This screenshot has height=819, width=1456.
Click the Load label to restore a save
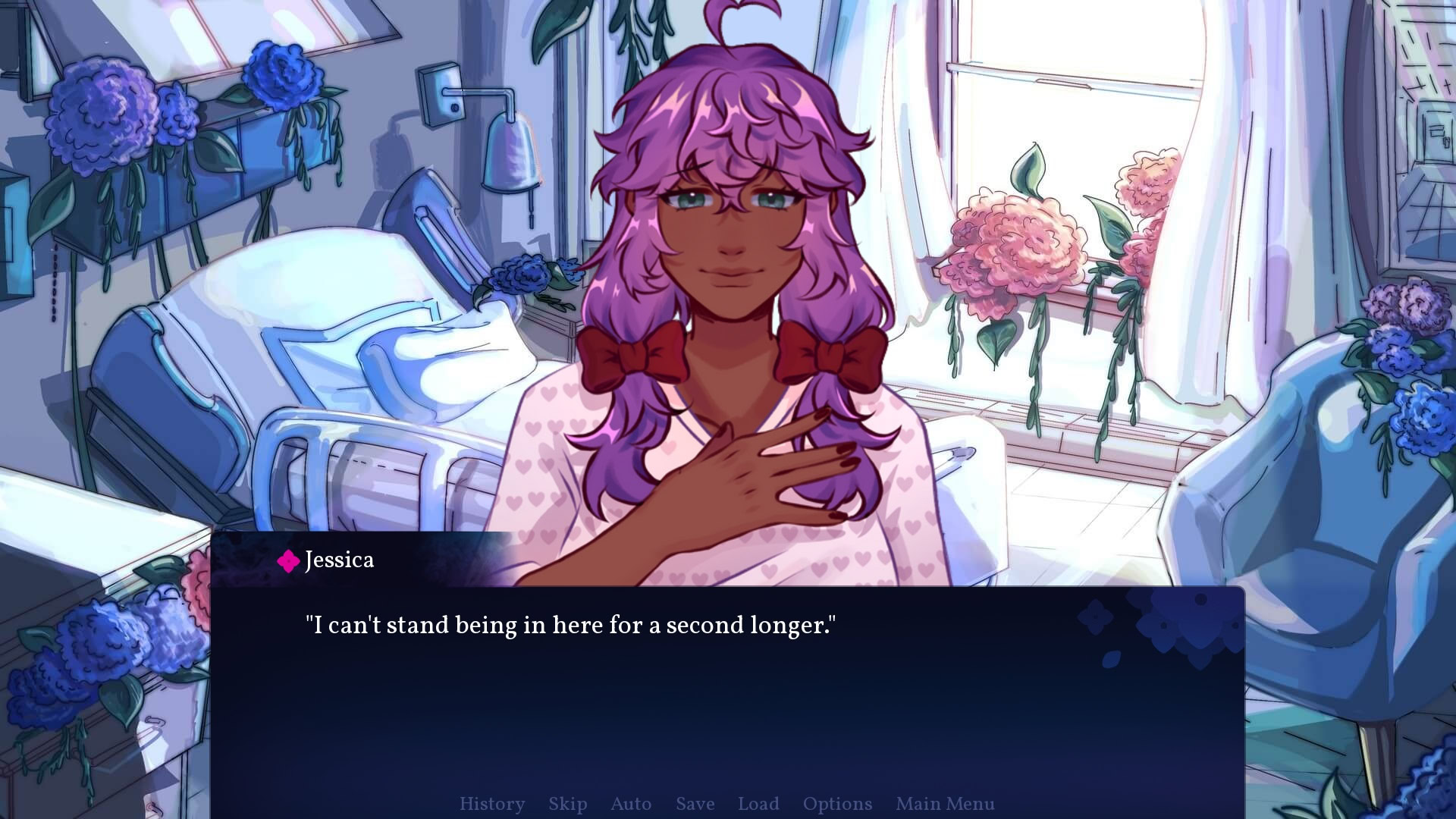[758, 804]
